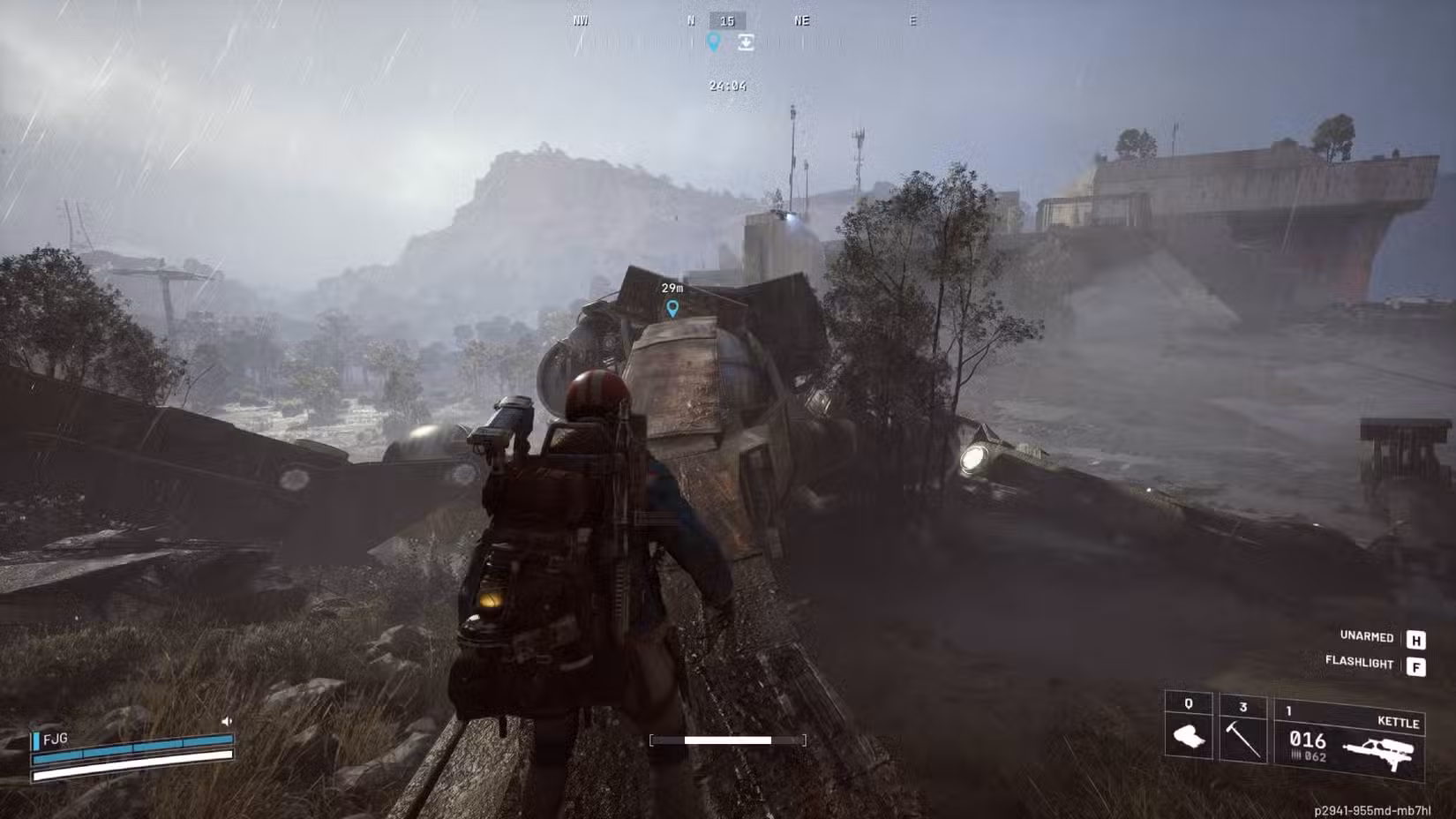
Task: Select the NE marker on the compass
Action: coord(801,21)
